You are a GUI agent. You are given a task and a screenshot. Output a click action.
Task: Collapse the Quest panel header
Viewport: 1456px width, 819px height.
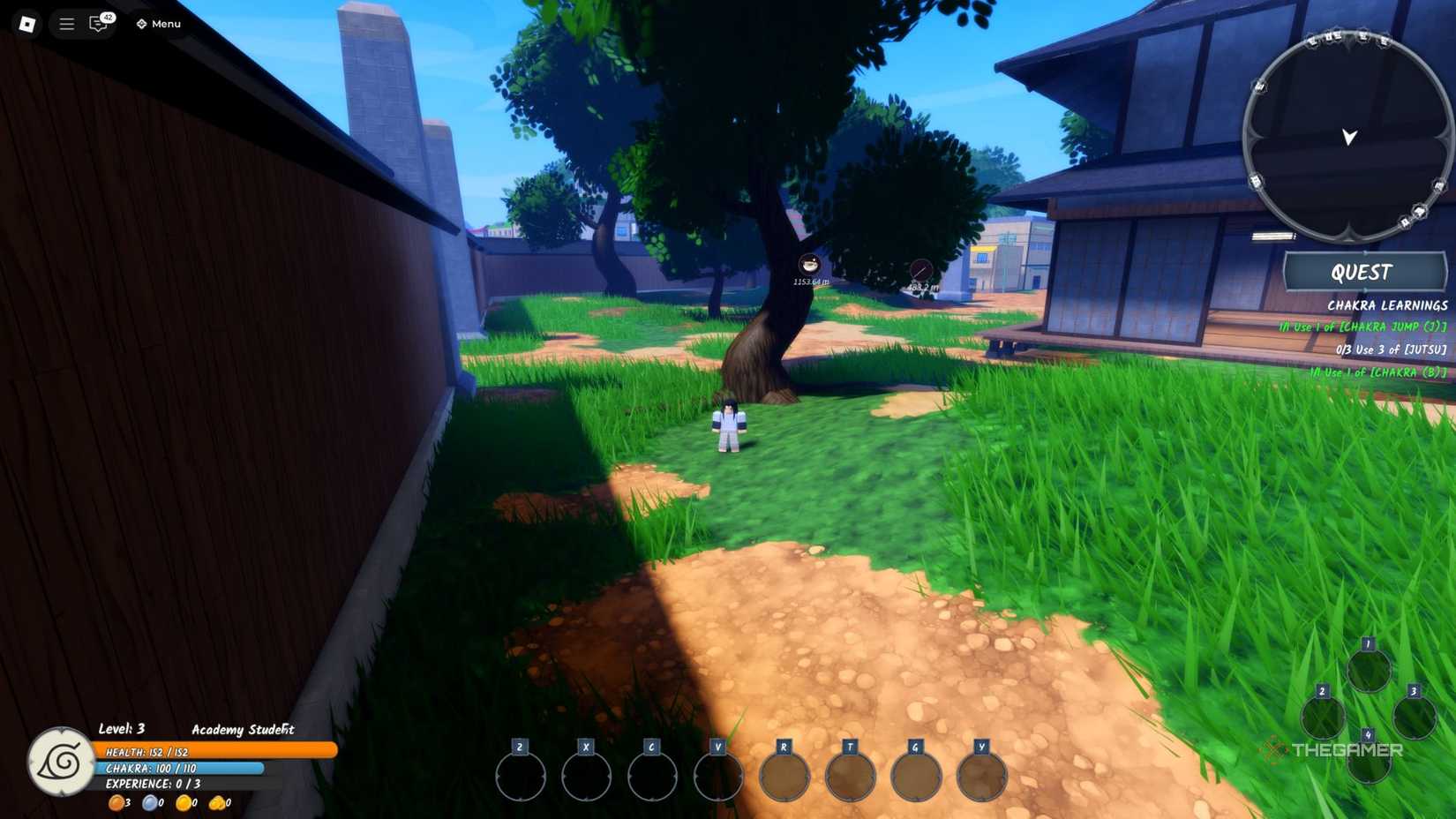(1363, 272)
